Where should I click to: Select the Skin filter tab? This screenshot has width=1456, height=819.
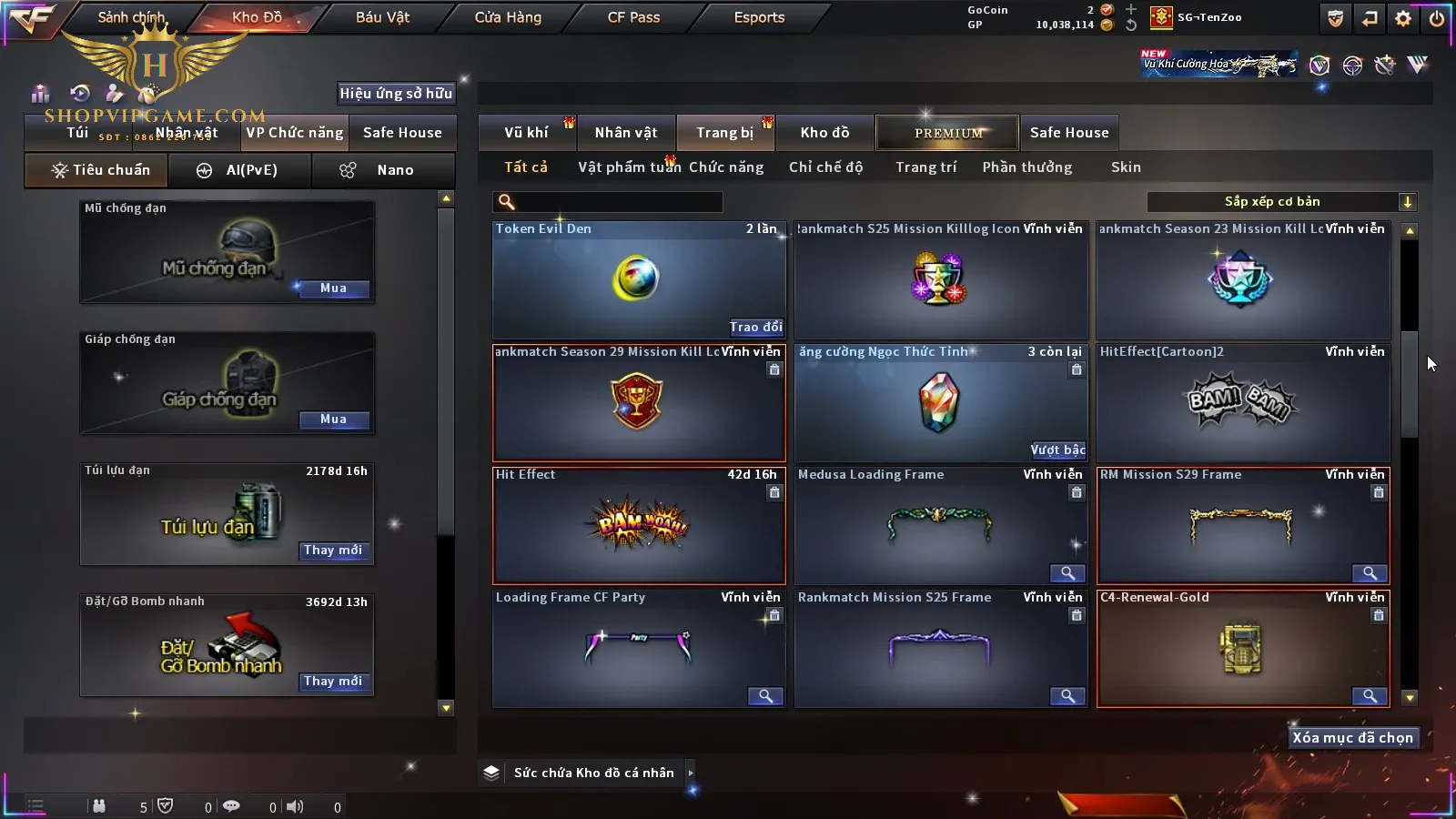pyautogui.click(x=1126, y=167)
